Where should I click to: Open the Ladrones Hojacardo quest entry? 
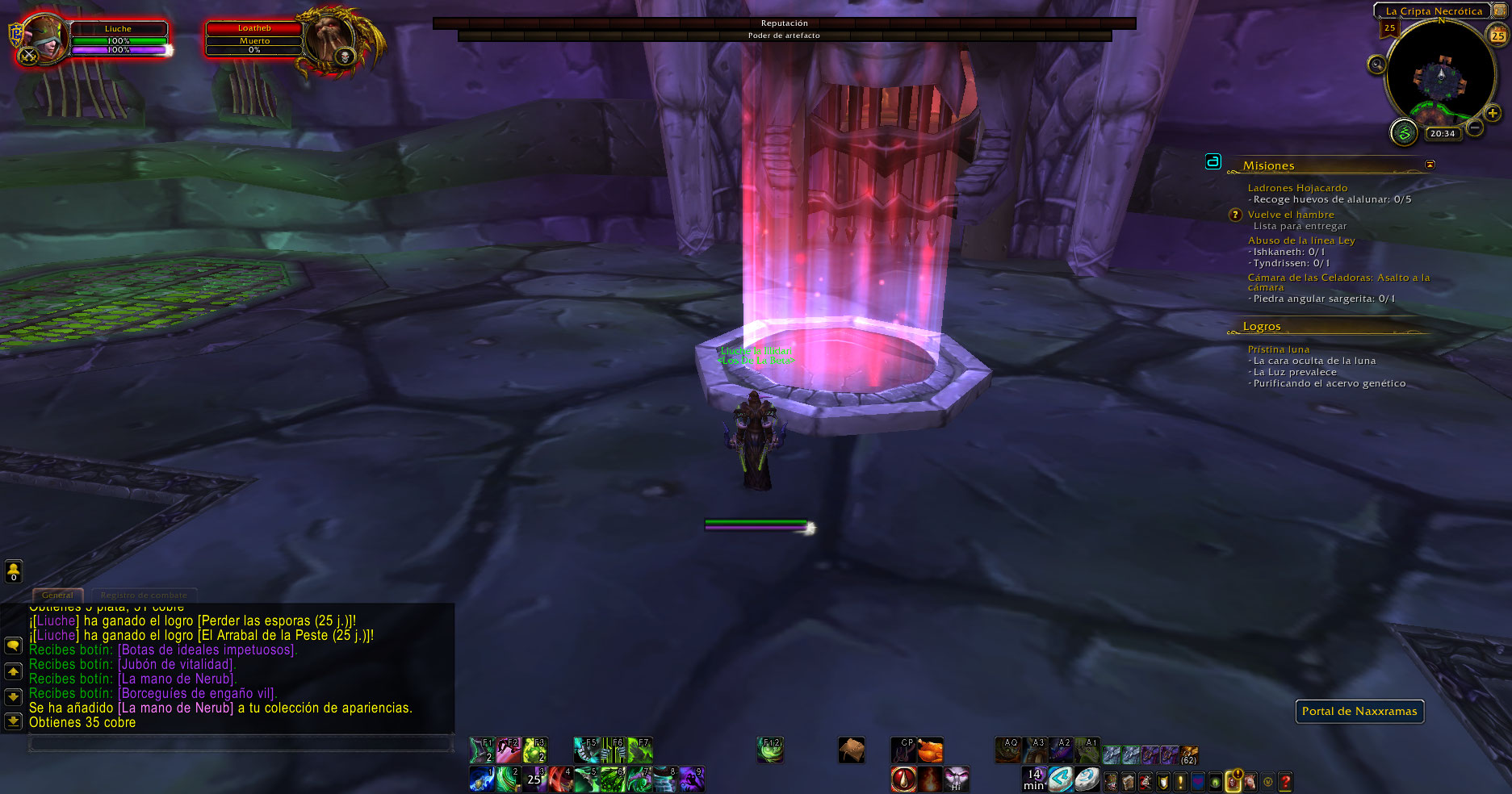click(1297, 188)
